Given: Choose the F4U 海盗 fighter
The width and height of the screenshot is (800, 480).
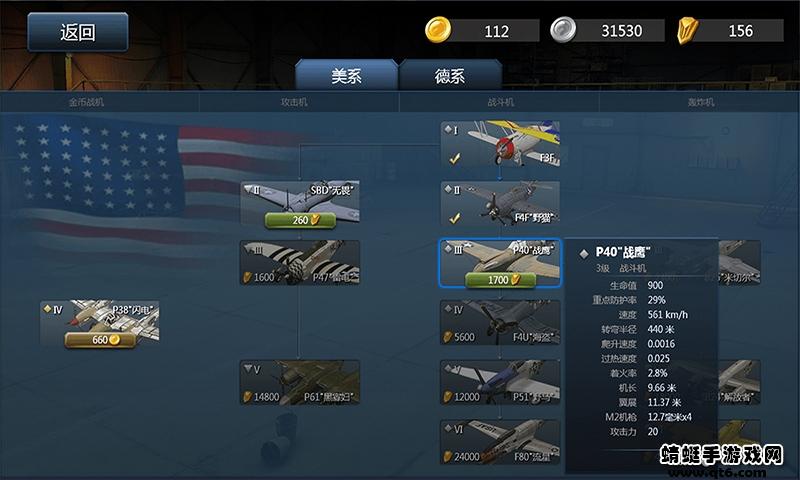Looking at the screenshot, I should [500, 322].
